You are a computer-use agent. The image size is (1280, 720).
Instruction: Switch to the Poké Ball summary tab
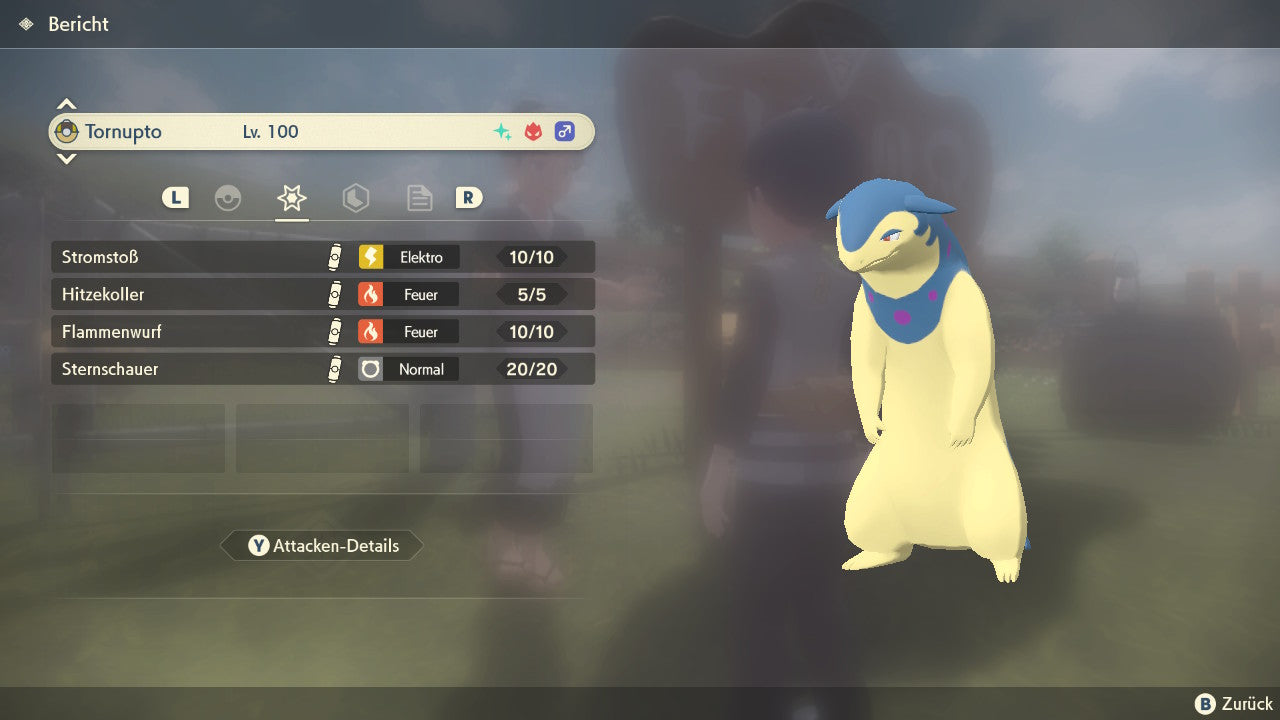point(228,198)
